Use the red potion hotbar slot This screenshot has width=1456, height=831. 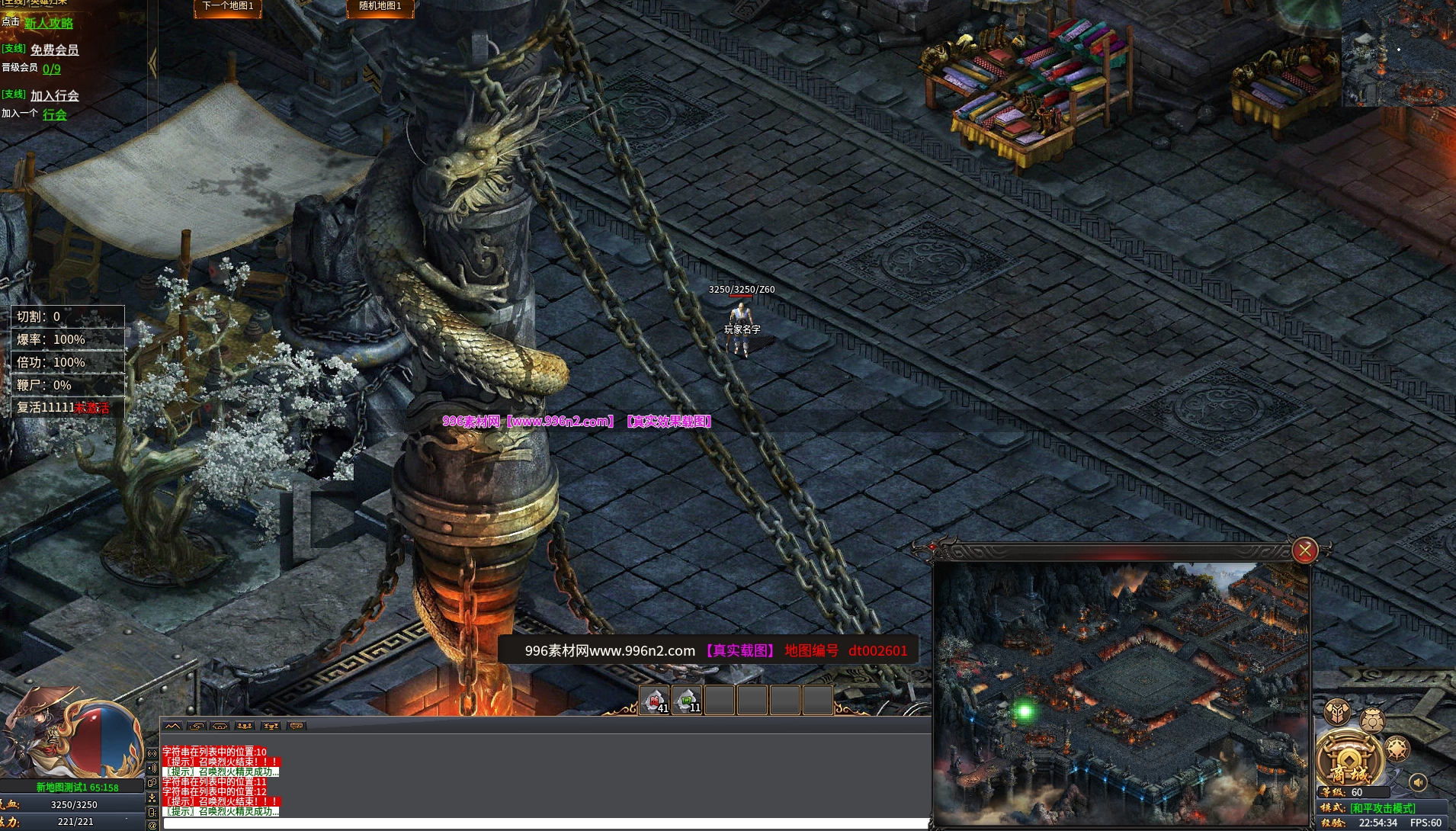coord(655,700)
